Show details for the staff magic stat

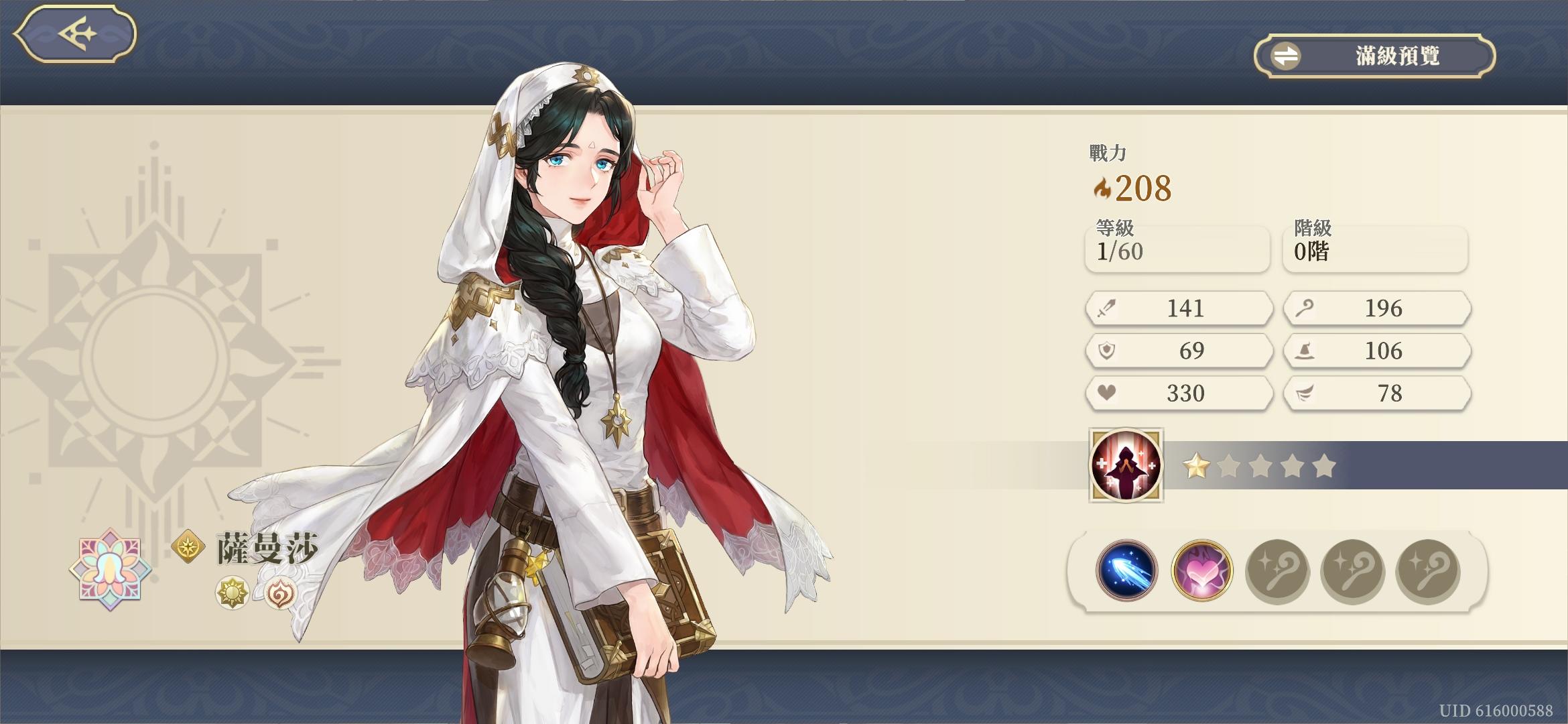click(1376, 308)
